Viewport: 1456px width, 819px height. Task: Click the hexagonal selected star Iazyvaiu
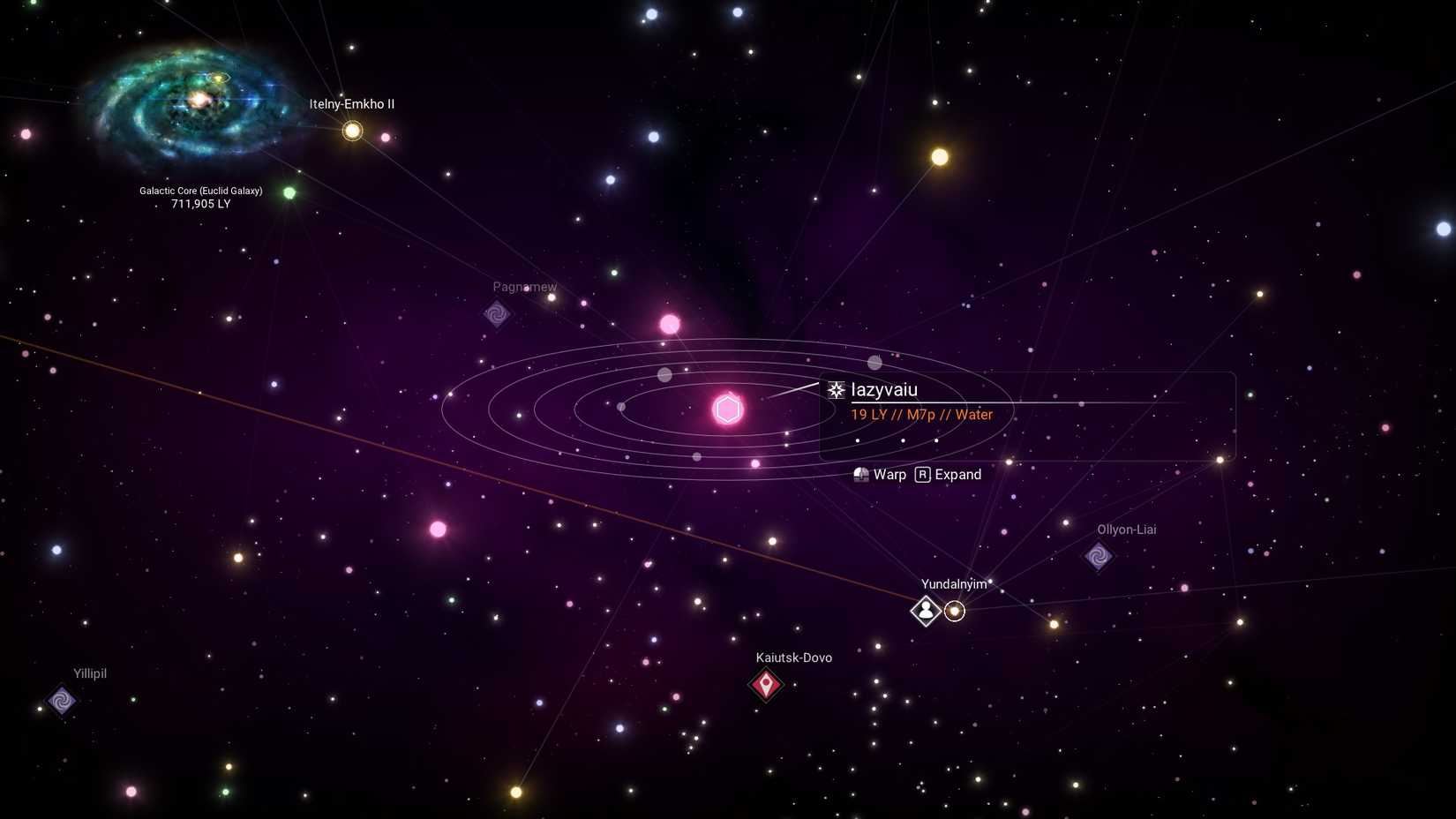pos(727,409)
